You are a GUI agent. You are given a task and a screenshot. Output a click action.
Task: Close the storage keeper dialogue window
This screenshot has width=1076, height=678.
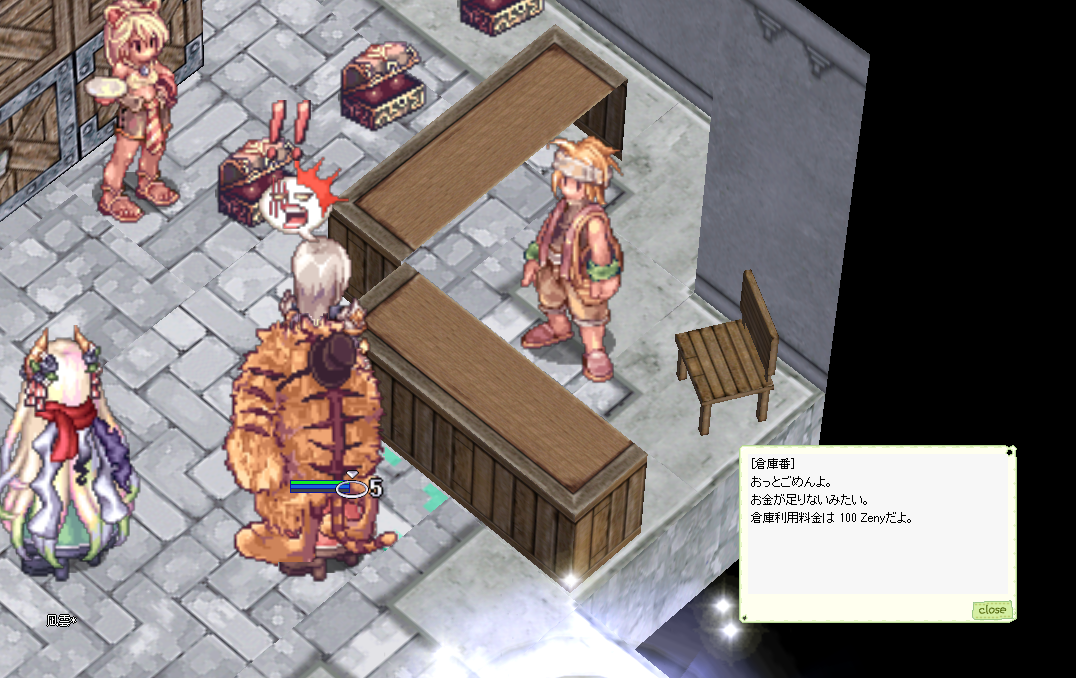pos(991,609)
